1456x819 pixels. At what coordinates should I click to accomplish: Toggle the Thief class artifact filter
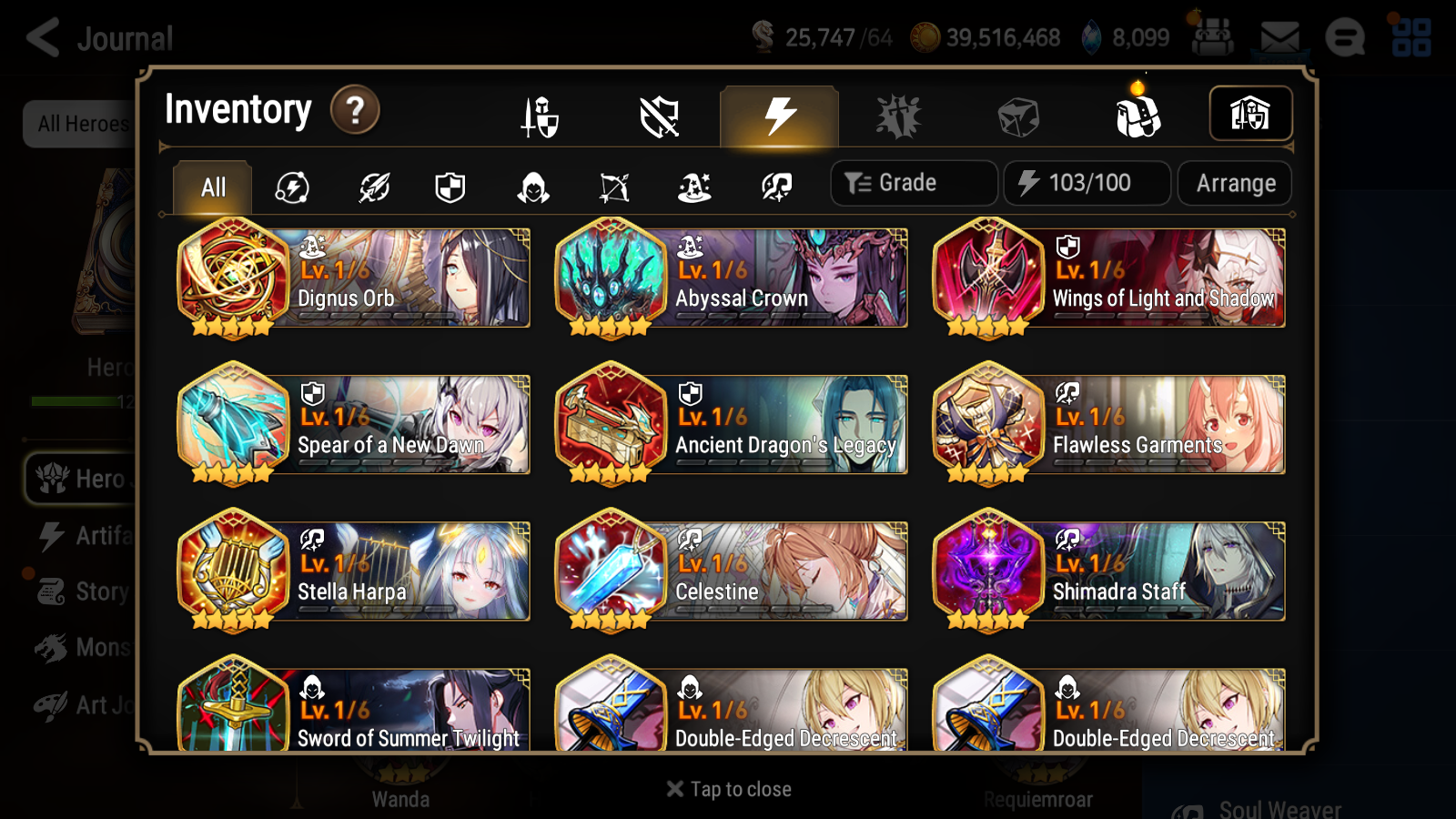[532, 187]
